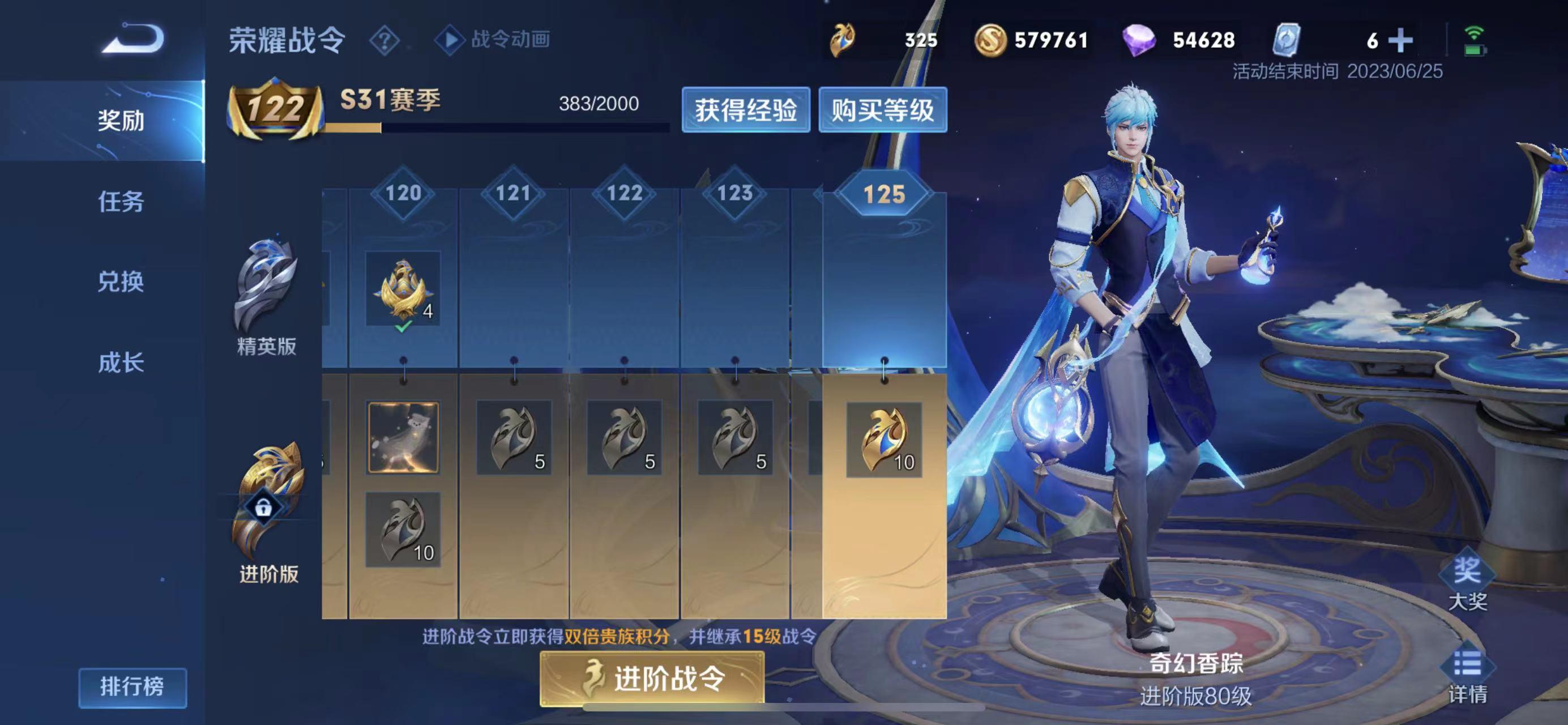Open the 任务 tab

click(x=121, y=202)
